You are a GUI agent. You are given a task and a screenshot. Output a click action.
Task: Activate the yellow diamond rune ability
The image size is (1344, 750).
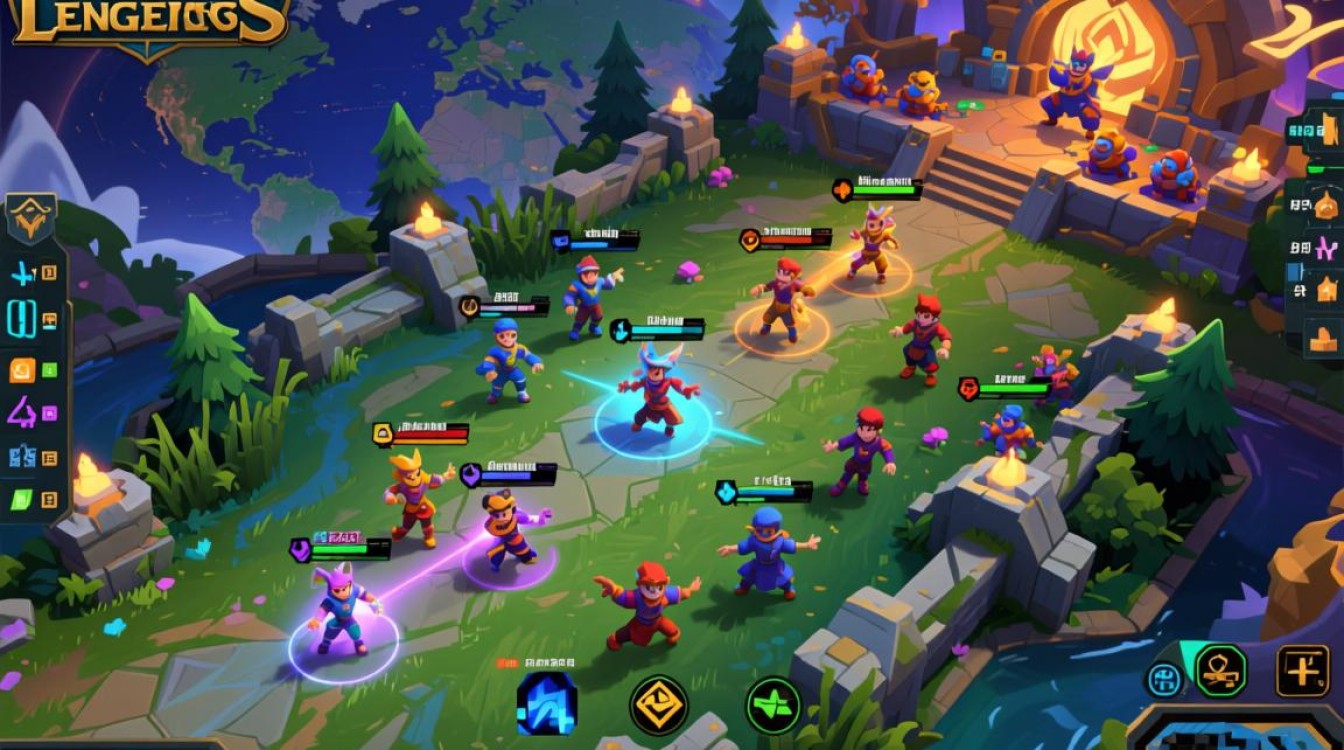pos(658,705)
